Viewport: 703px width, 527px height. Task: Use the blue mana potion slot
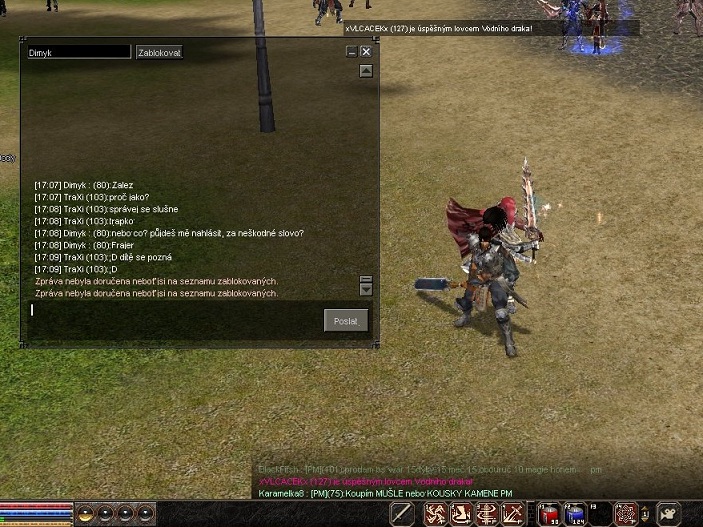pyautogui.click(x=574, y=514)
